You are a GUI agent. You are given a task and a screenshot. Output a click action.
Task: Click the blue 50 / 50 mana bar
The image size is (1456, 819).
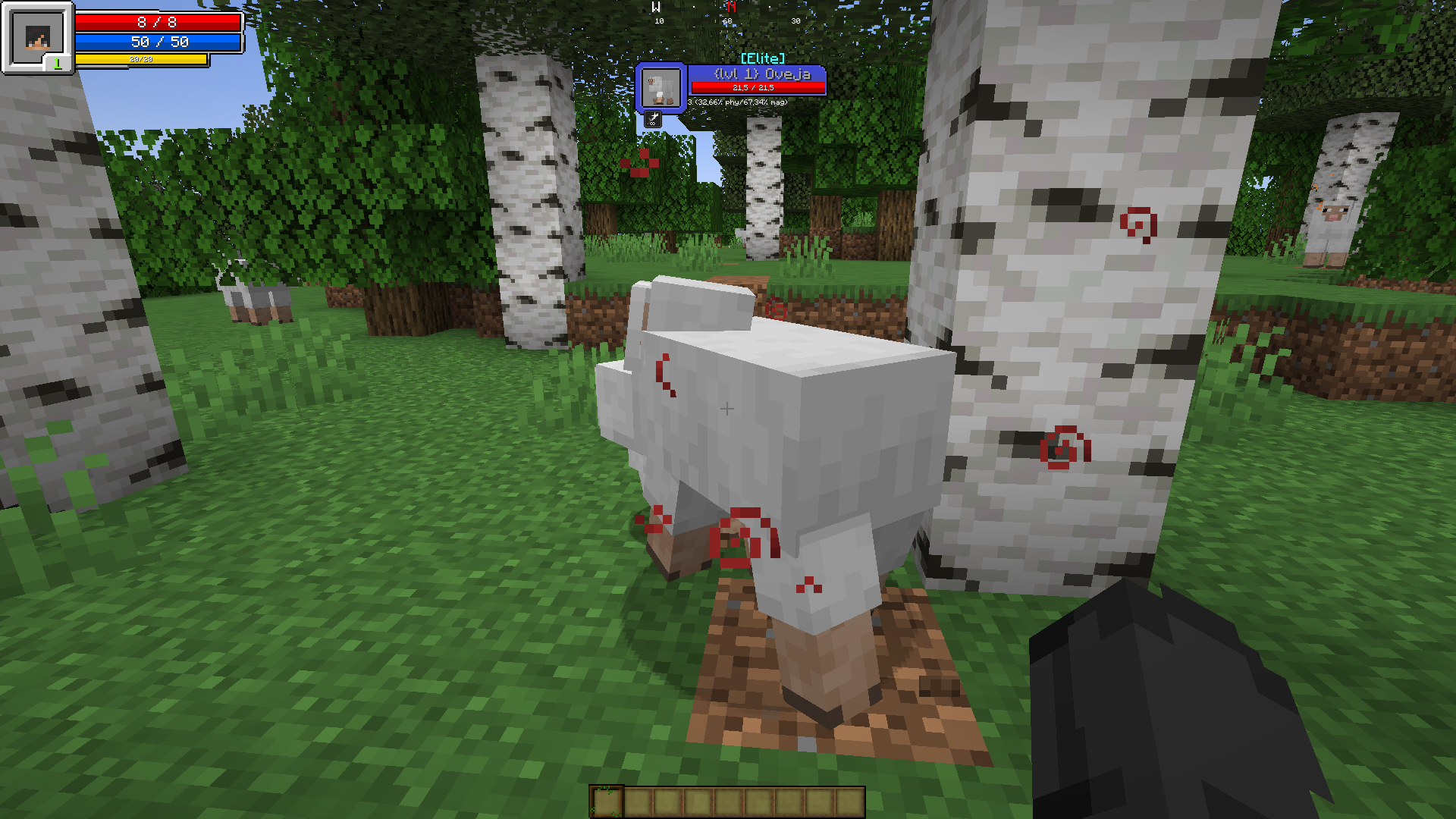[159, 42]
